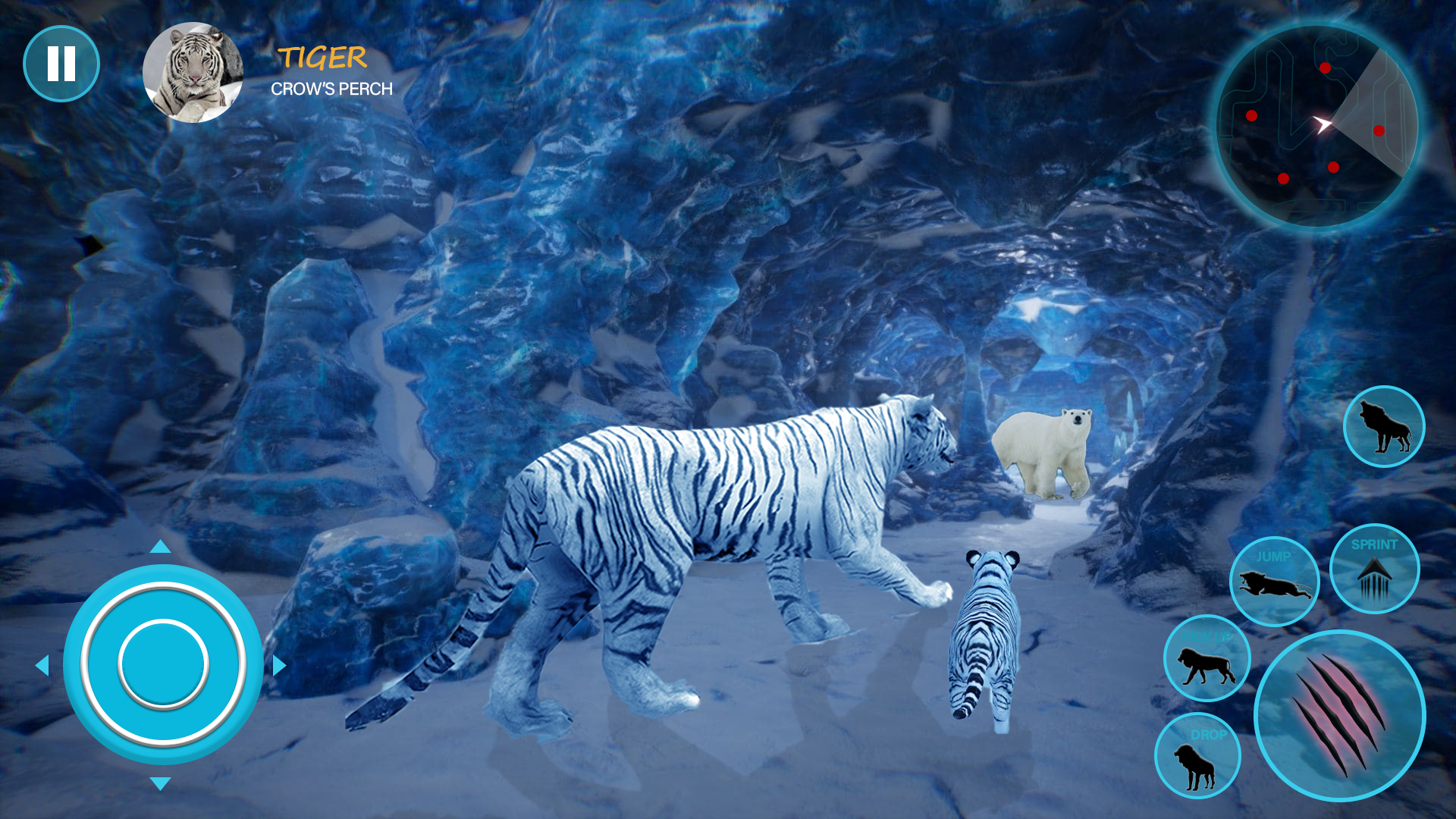Image resolution: width=1456 pixels, height=819 pixels.
Task: Tap the Jump button
Action: click(x=1274, y=582)
